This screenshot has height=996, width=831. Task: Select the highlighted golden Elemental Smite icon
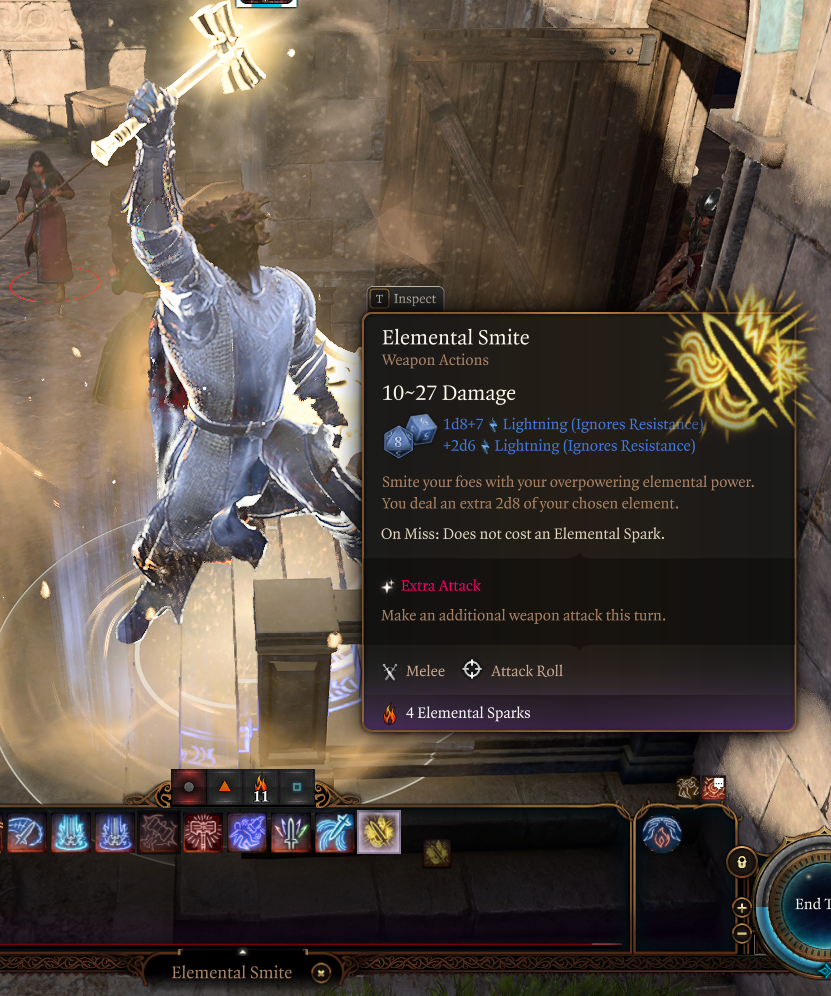click(379, 832)
